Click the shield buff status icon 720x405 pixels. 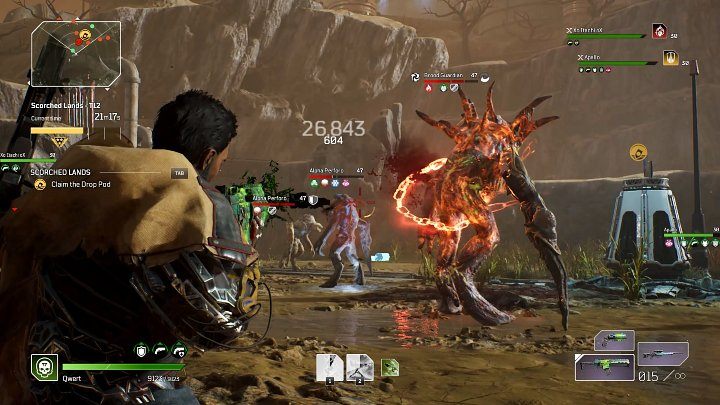coord(142,350)
